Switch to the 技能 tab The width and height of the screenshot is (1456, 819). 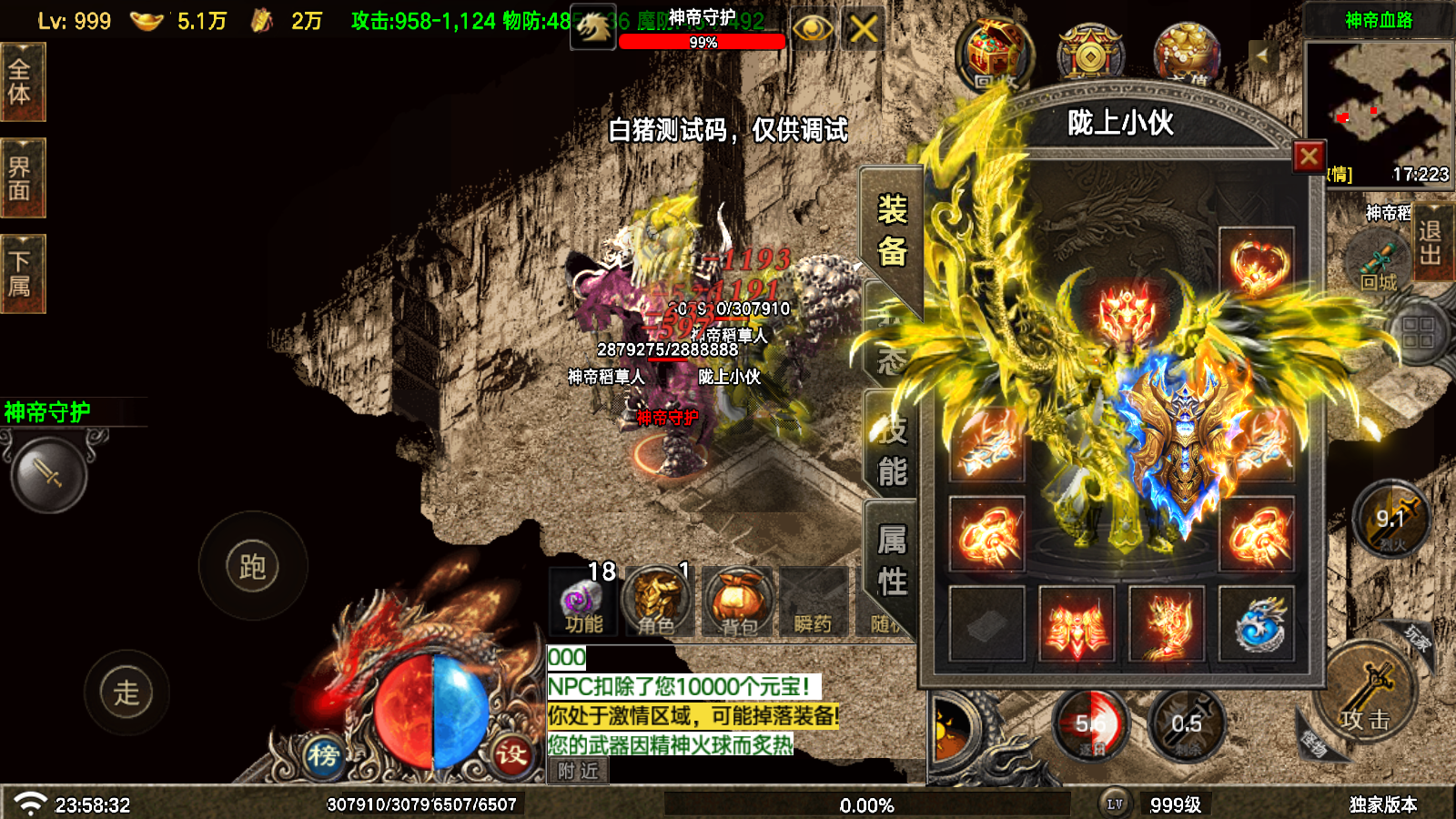(x=891, y=451)
